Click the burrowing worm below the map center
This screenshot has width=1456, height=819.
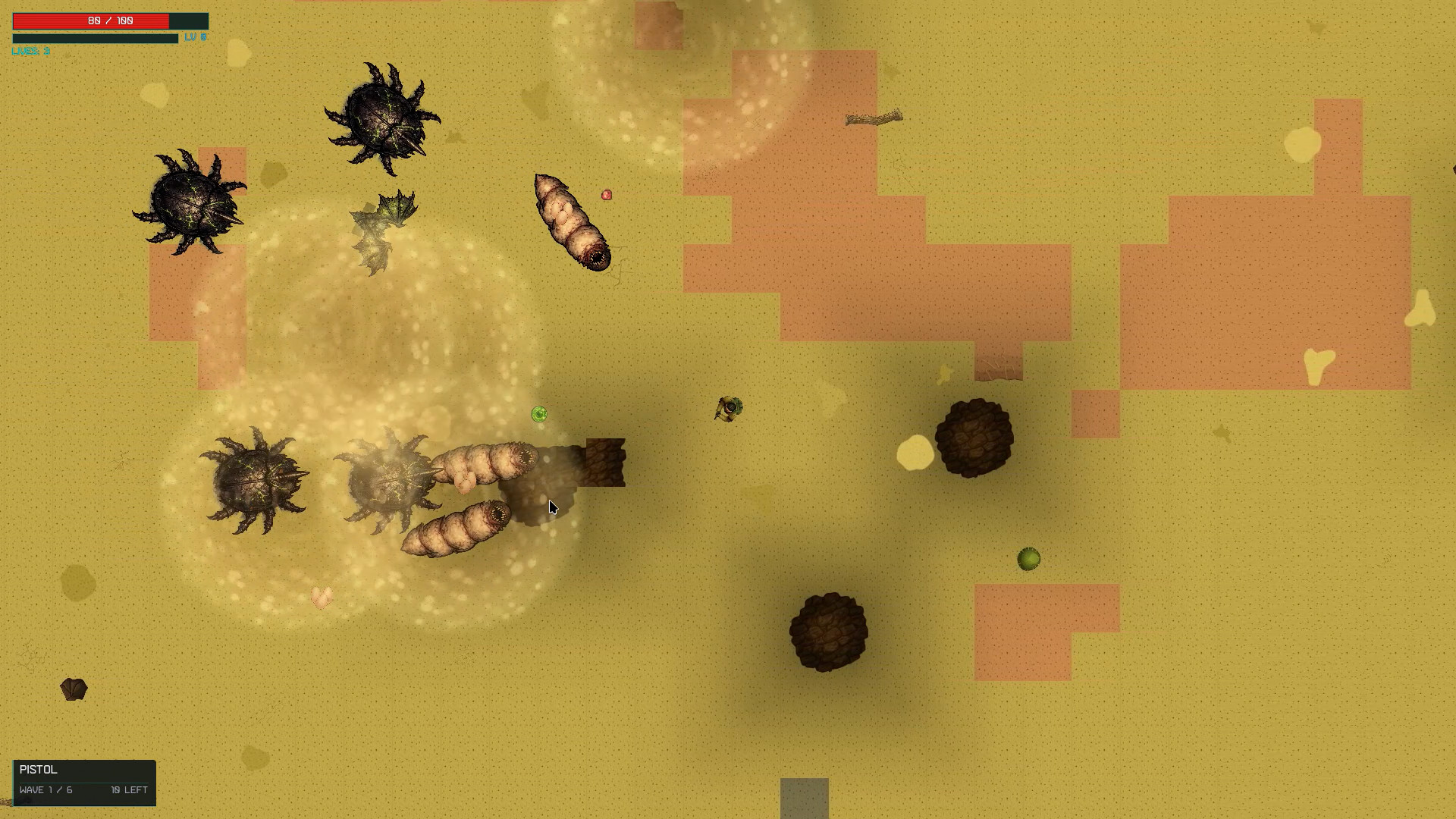pos(455,527)
